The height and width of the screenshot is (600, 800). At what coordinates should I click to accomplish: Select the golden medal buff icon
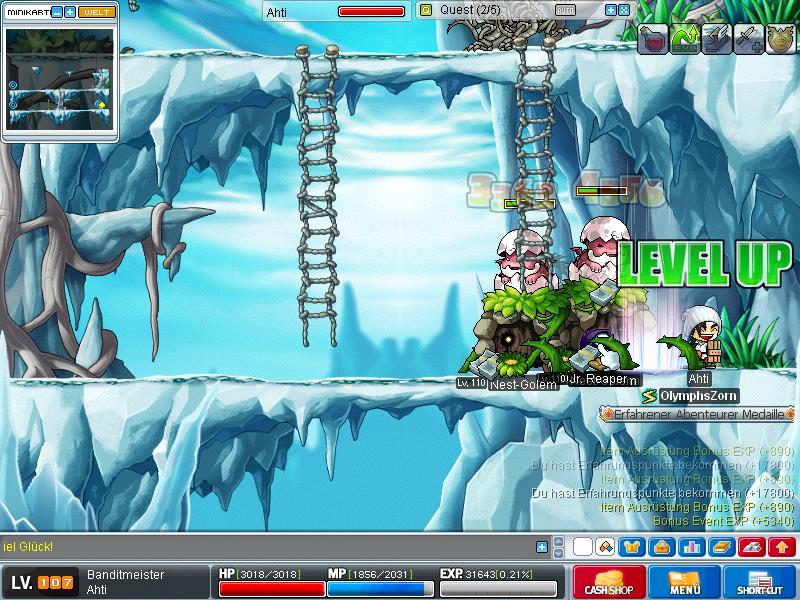(x=779, y=39)
